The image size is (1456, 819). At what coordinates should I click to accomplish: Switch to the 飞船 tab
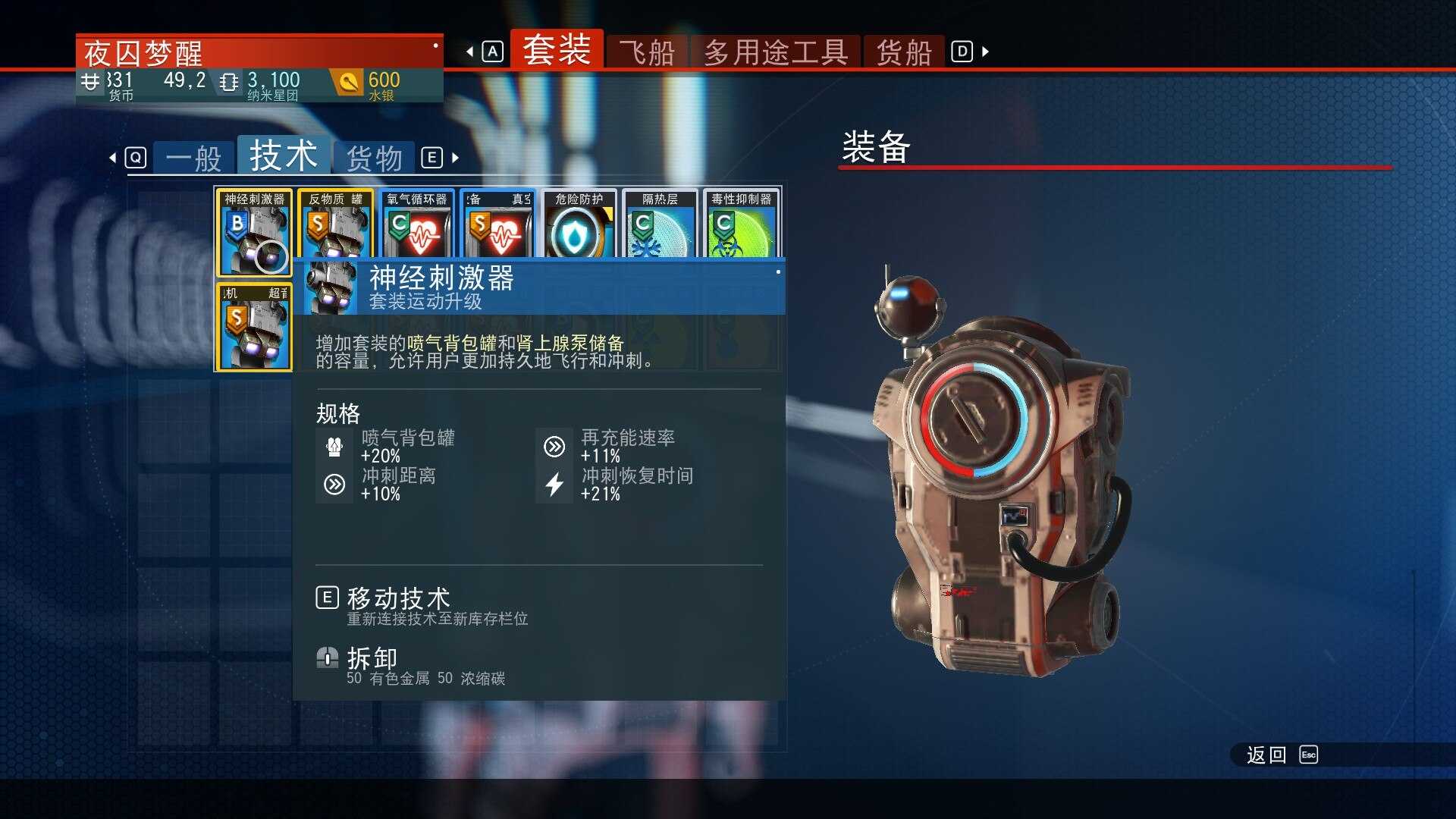(647, 52)
